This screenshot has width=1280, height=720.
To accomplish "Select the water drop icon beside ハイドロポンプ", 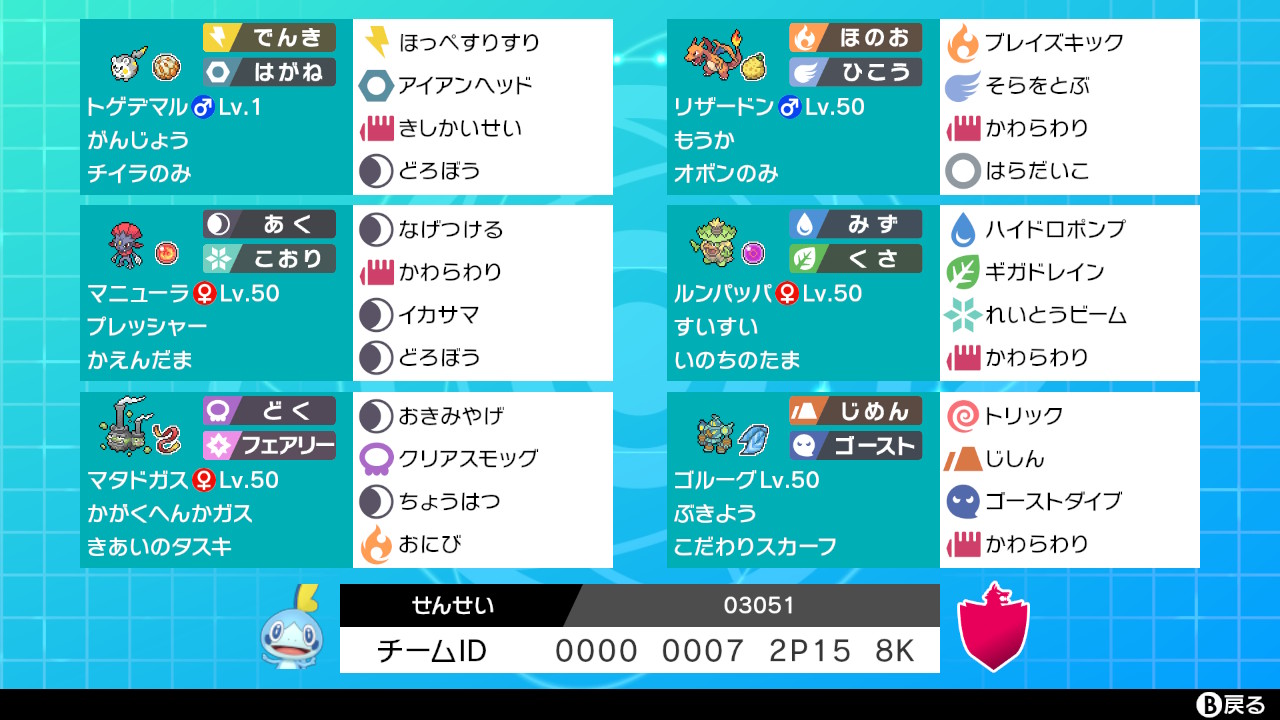I will [x=962, y=228].
